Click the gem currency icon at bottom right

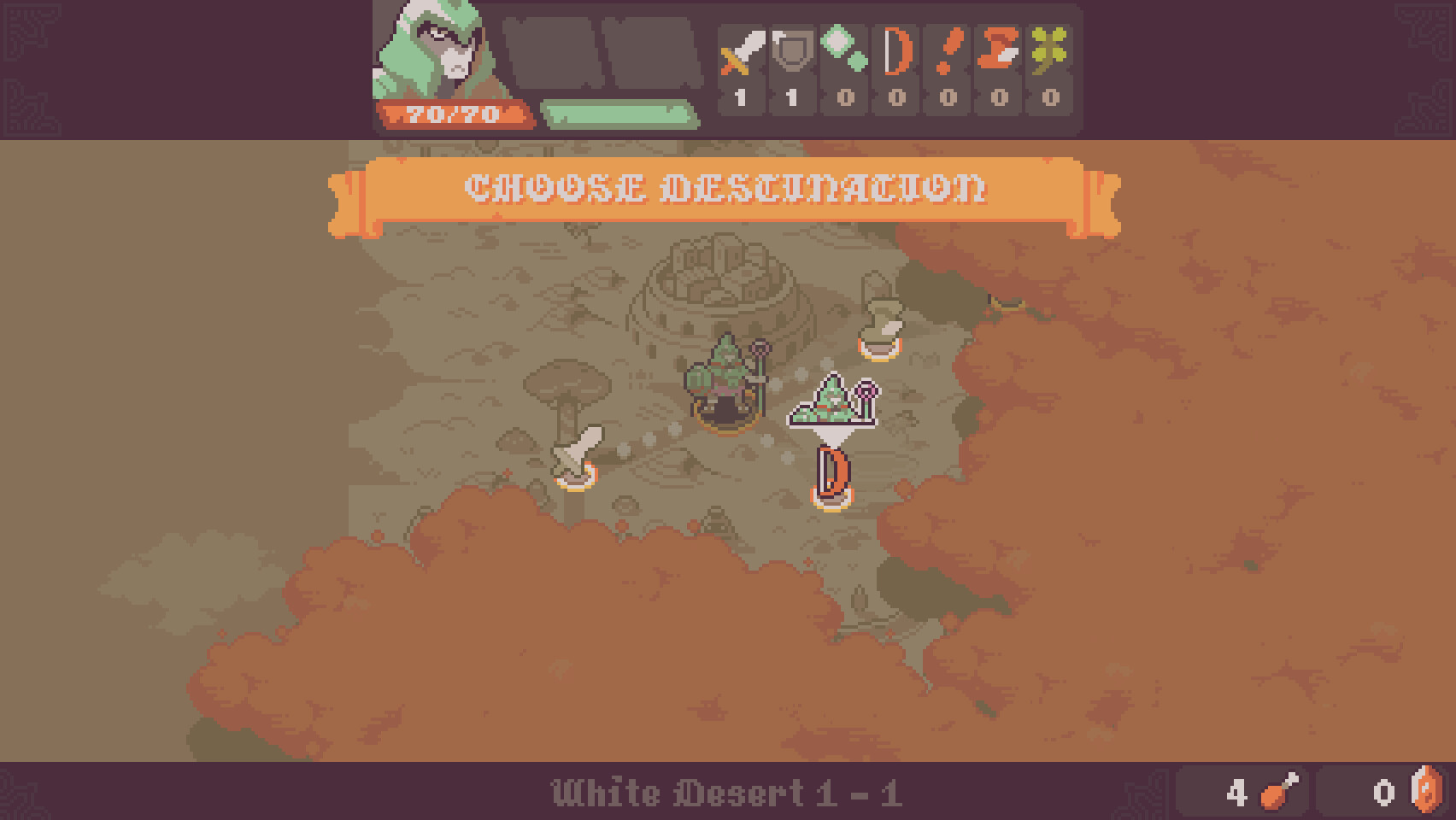click(1425, 793)
